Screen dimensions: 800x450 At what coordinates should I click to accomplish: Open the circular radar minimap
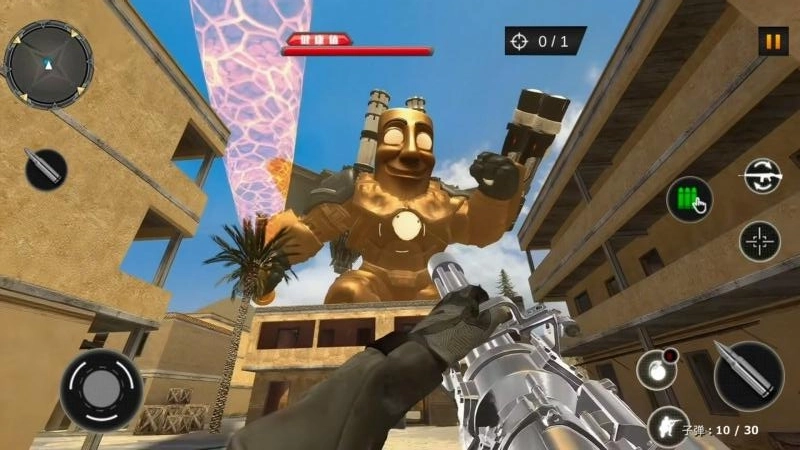[47, 64]
